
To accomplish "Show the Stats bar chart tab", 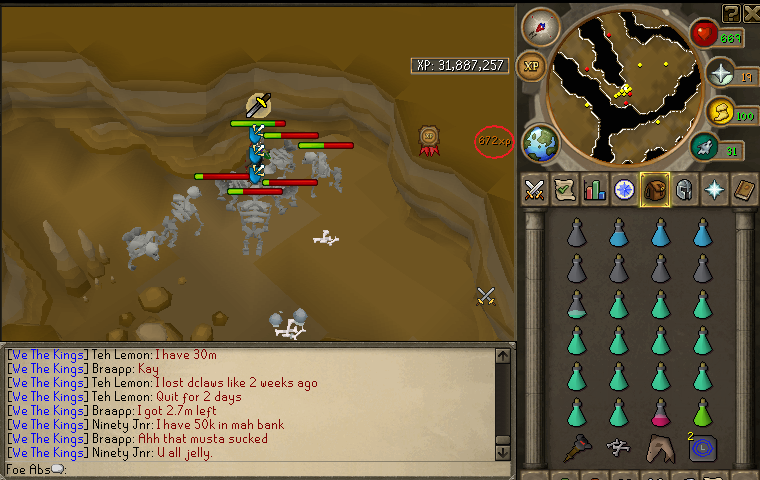I will coord(595,189).
